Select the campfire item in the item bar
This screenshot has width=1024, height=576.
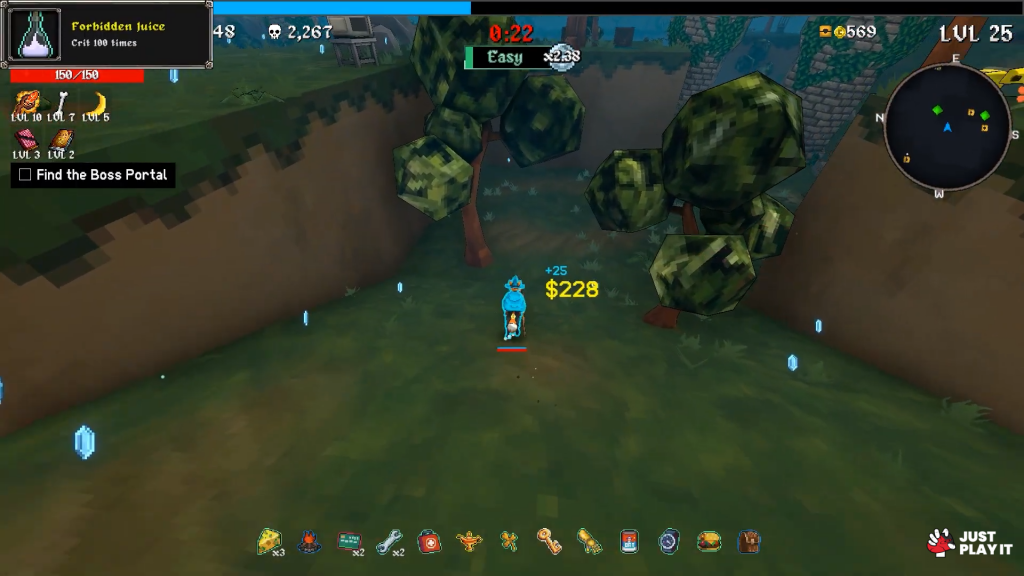309,542
